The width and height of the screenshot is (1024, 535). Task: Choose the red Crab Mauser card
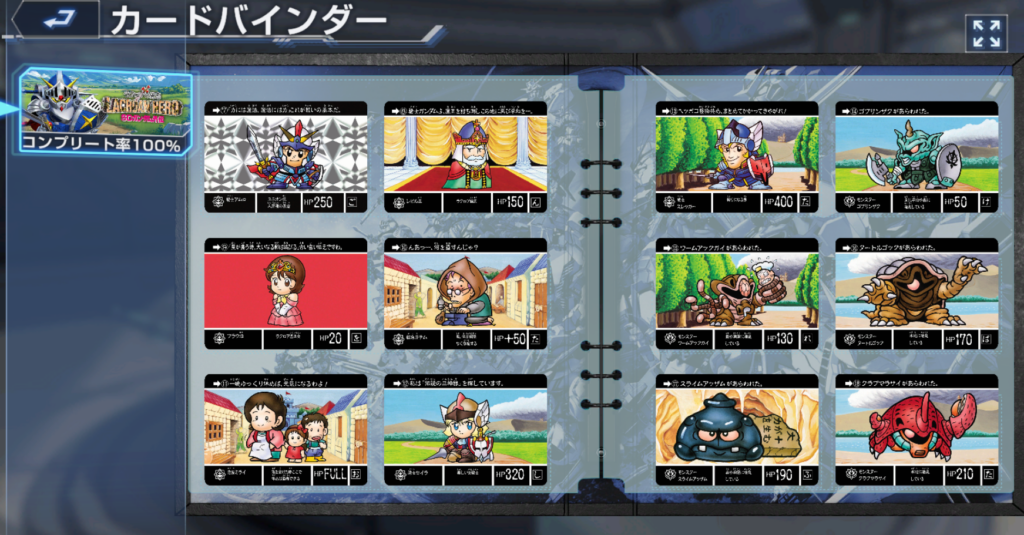coord(917,430)
